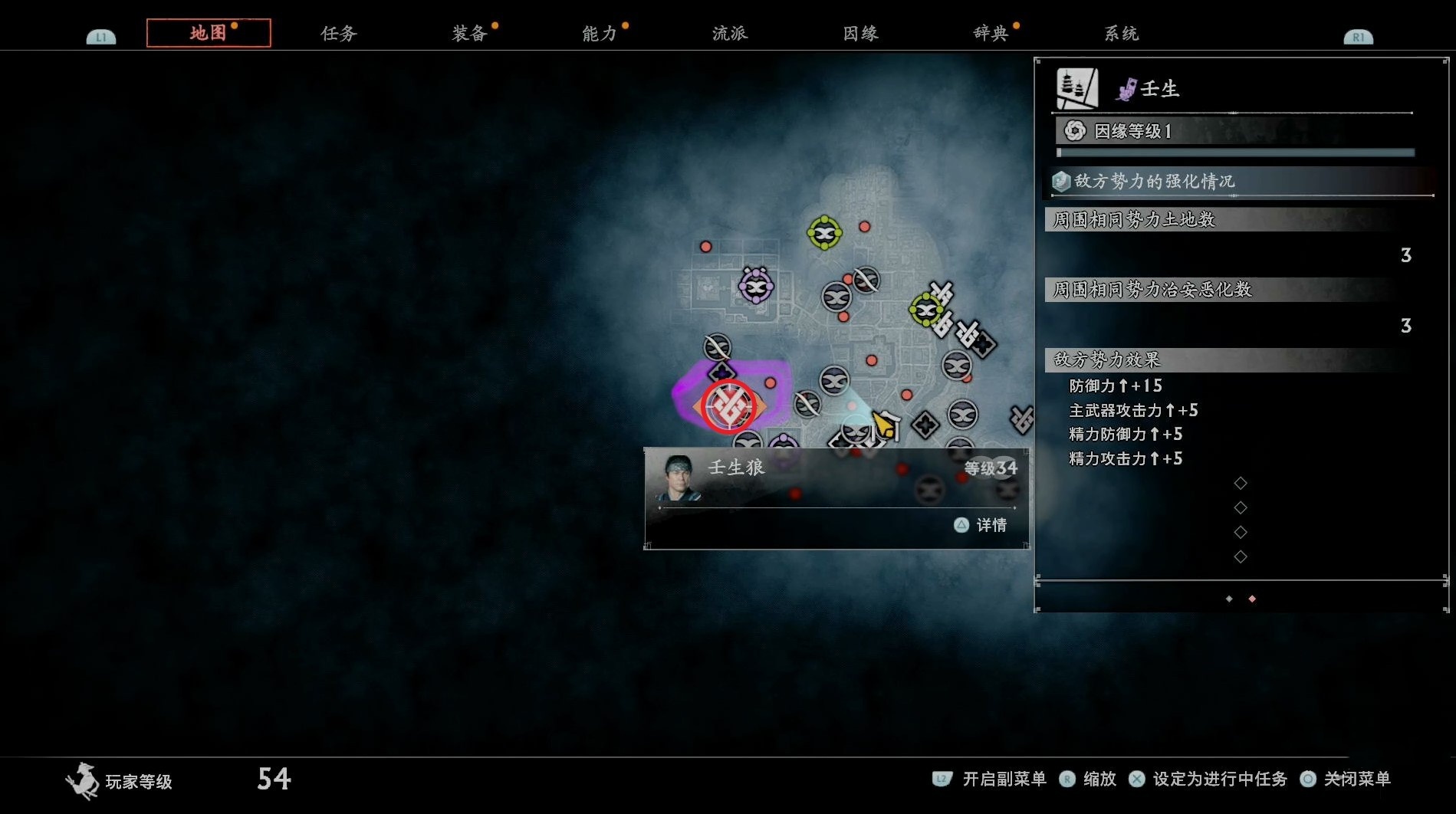This screenshot has width=1456, height=814.
Task: Switch to the 任务 tab
Action: [339, 33]
